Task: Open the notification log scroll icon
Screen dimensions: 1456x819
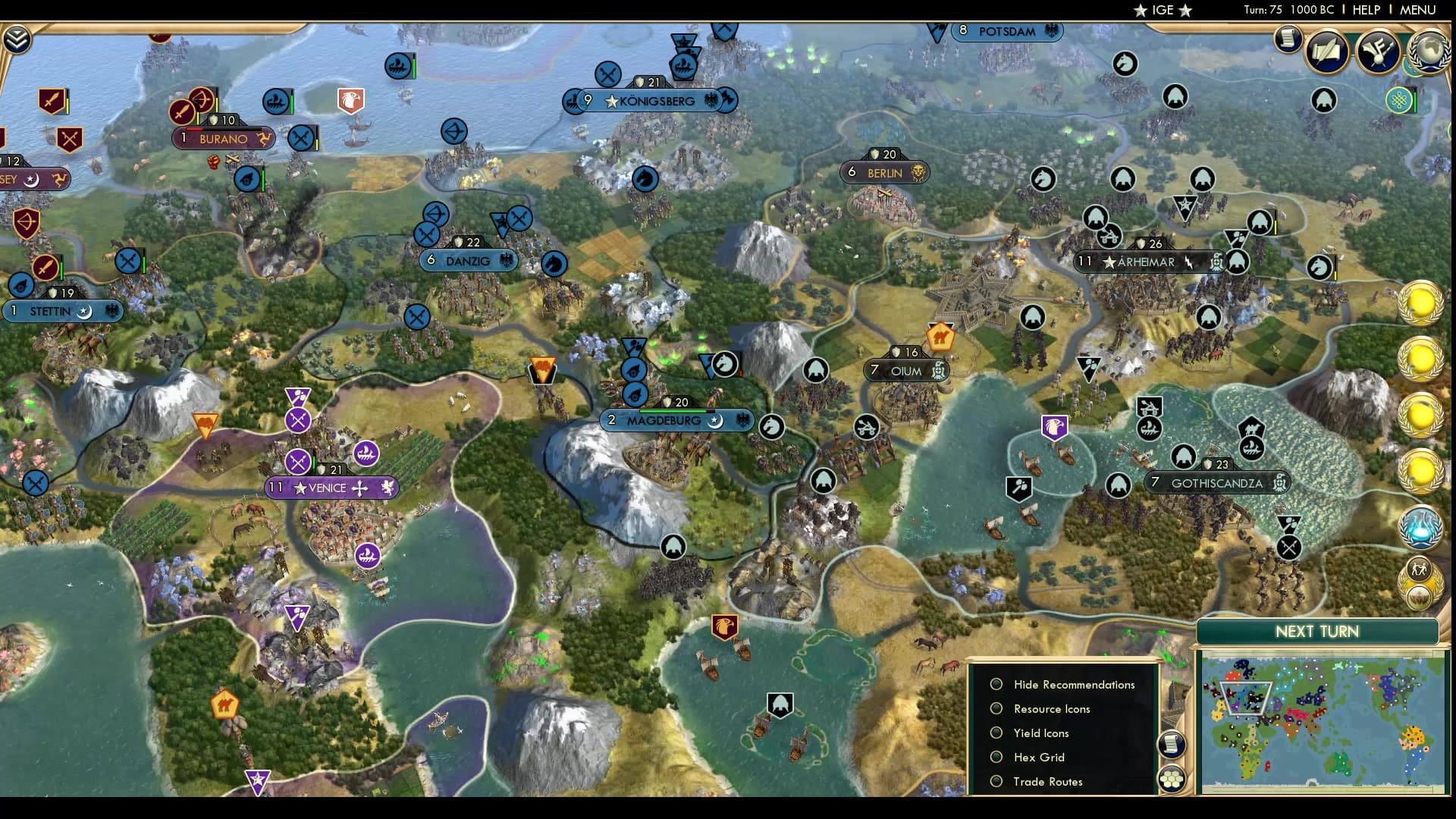Action: 1287,39
